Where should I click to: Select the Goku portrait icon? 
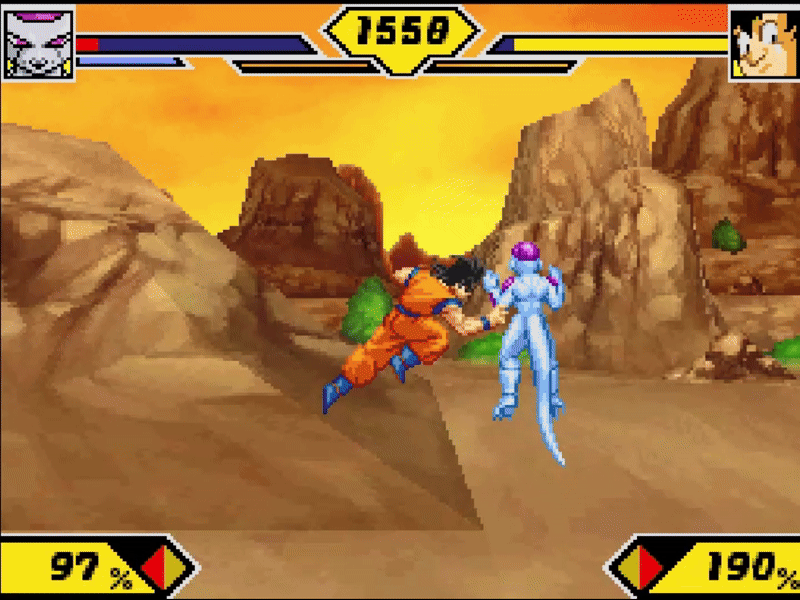point(763,42)
